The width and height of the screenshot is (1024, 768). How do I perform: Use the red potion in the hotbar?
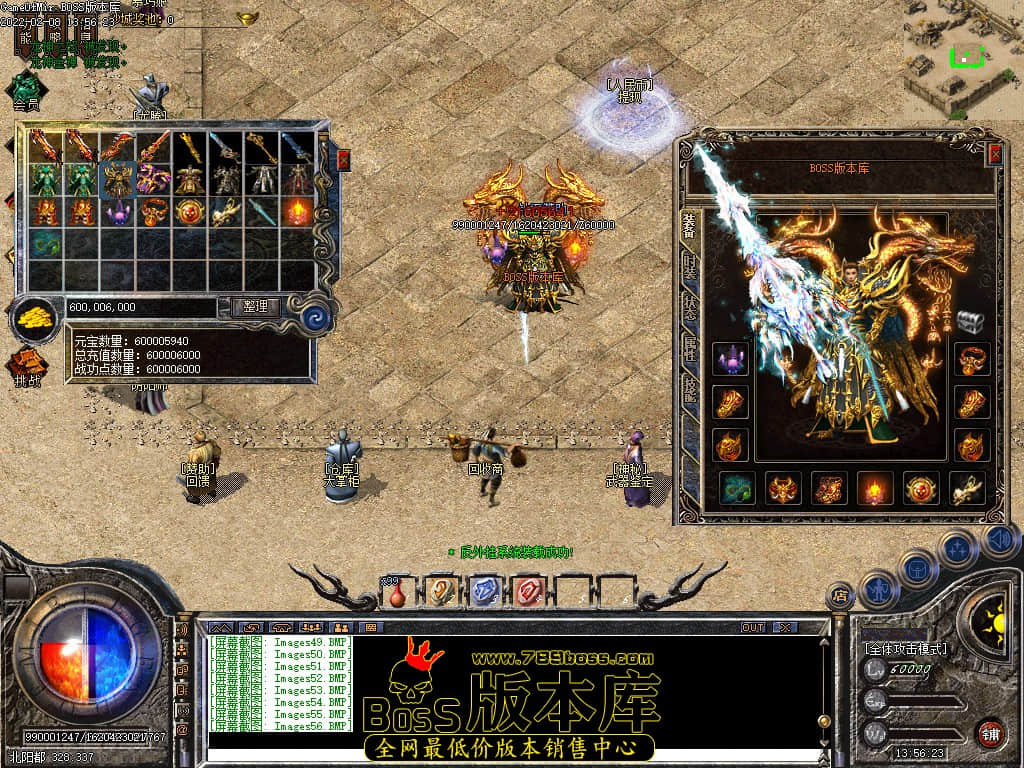click(x=397, y=593)
